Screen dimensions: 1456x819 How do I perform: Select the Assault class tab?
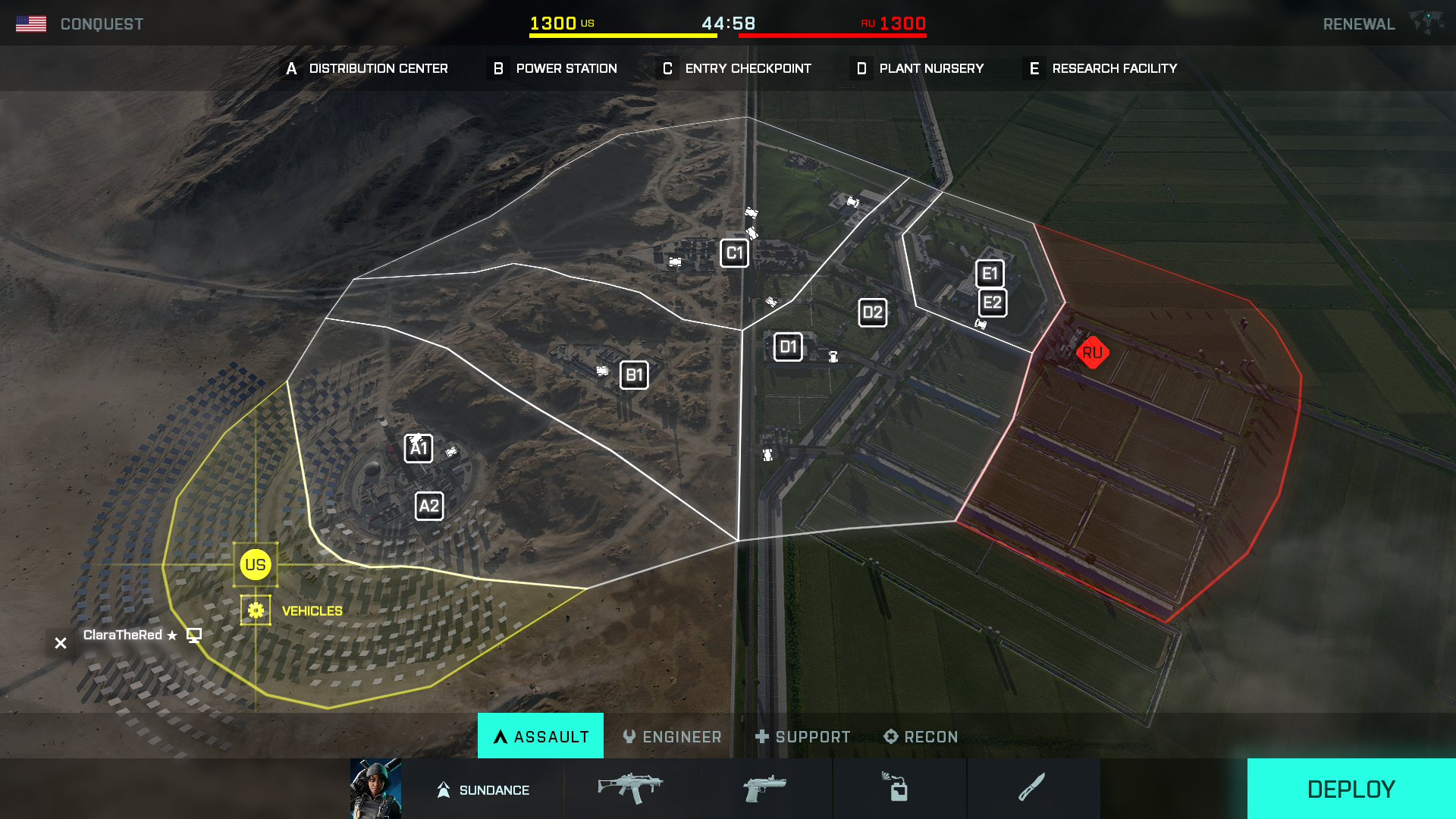coord(541,736)
